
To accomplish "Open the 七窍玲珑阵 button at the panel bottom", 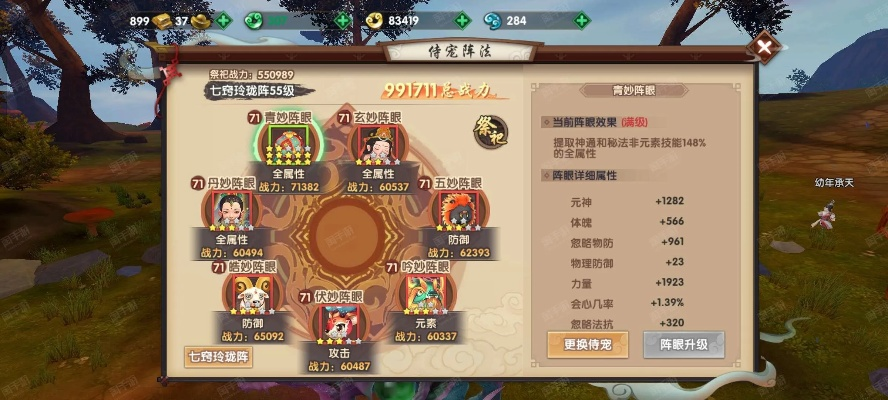I will 218,355.
